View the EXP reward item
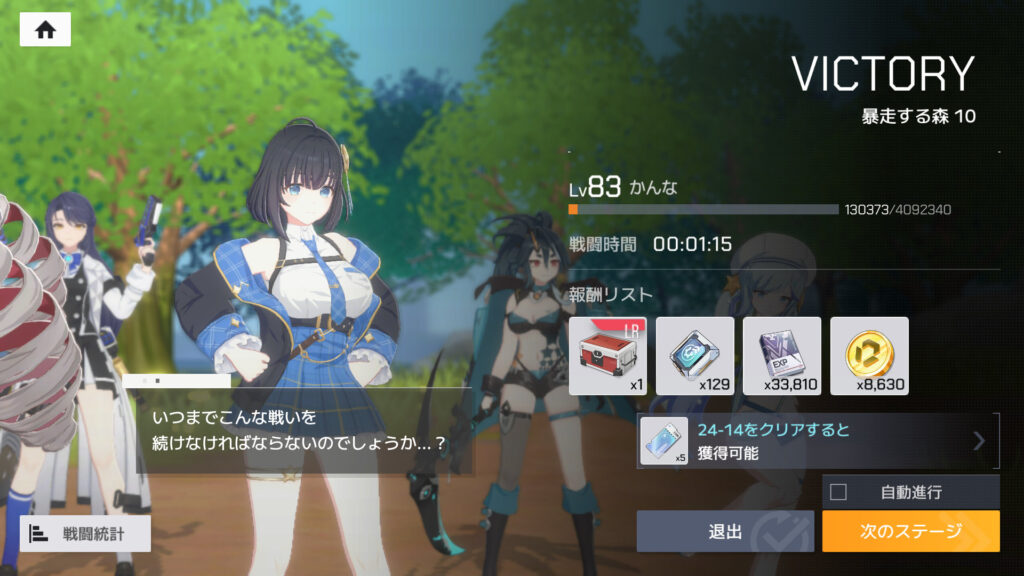 click(x=782, y=355)
